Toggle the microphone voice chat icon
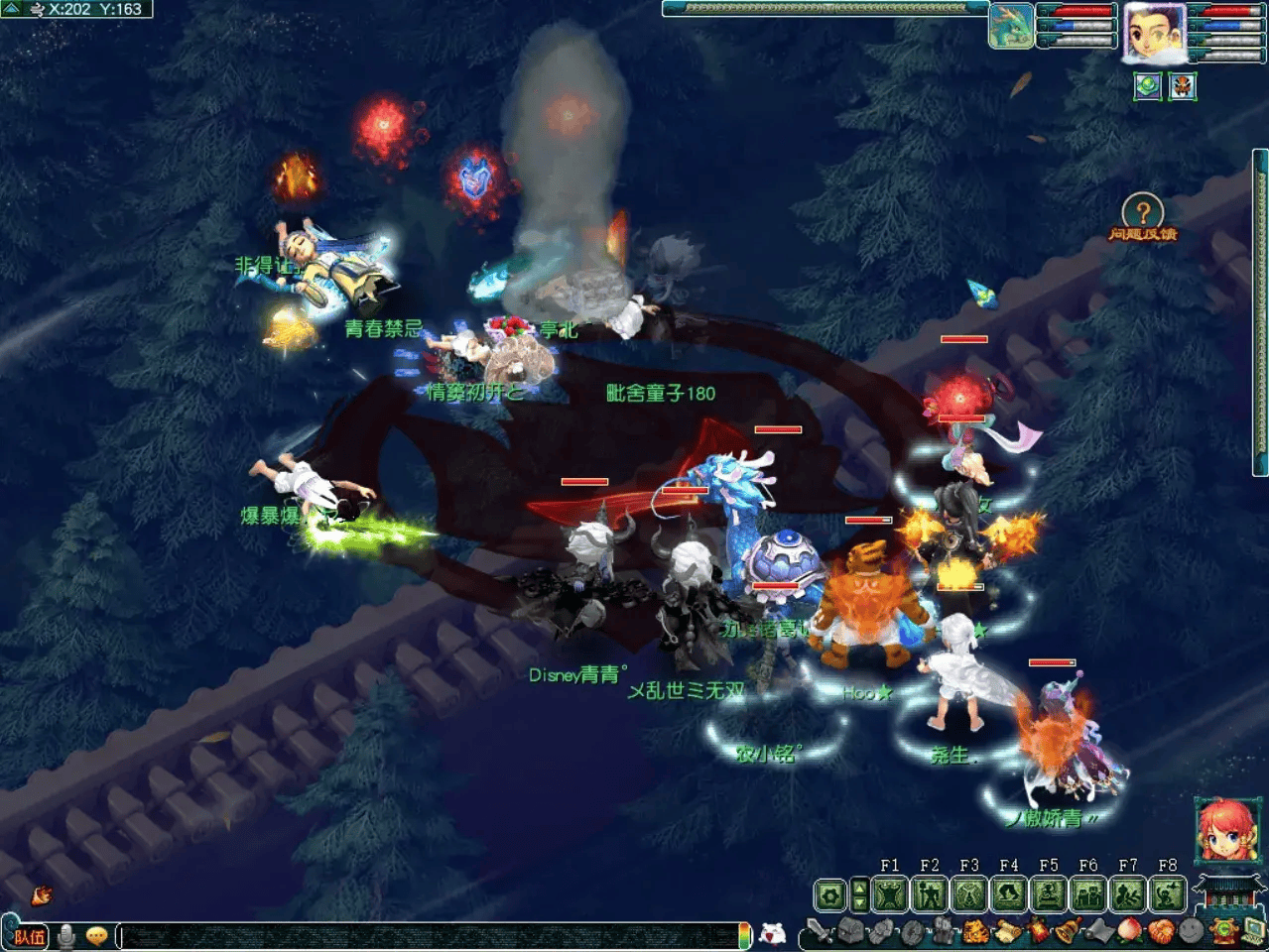The height and width of the screenshot is (952, 1269). coord(66,935)
